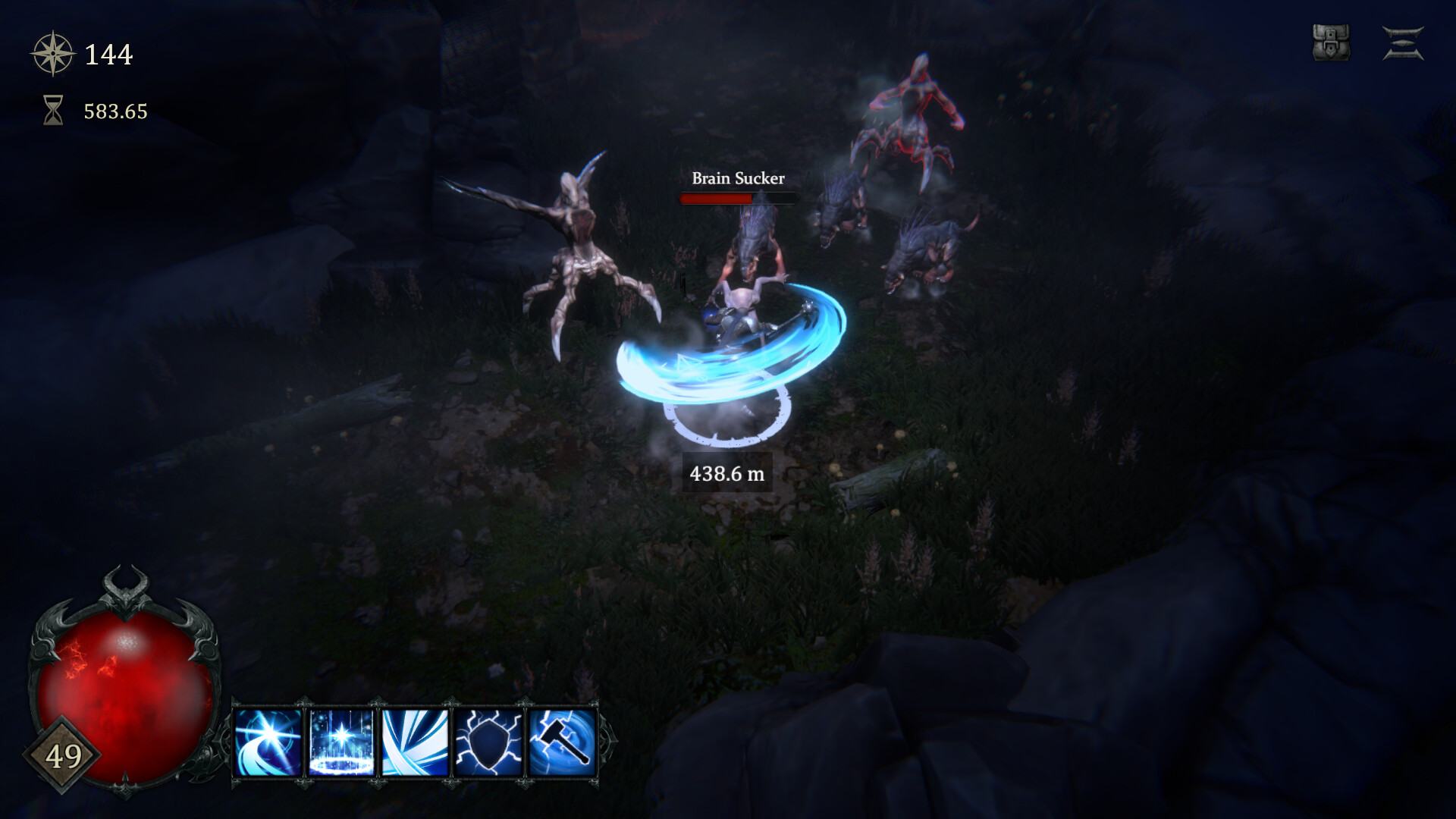Select the Brain Sucker enemy name label

click(x=737, y=180)
